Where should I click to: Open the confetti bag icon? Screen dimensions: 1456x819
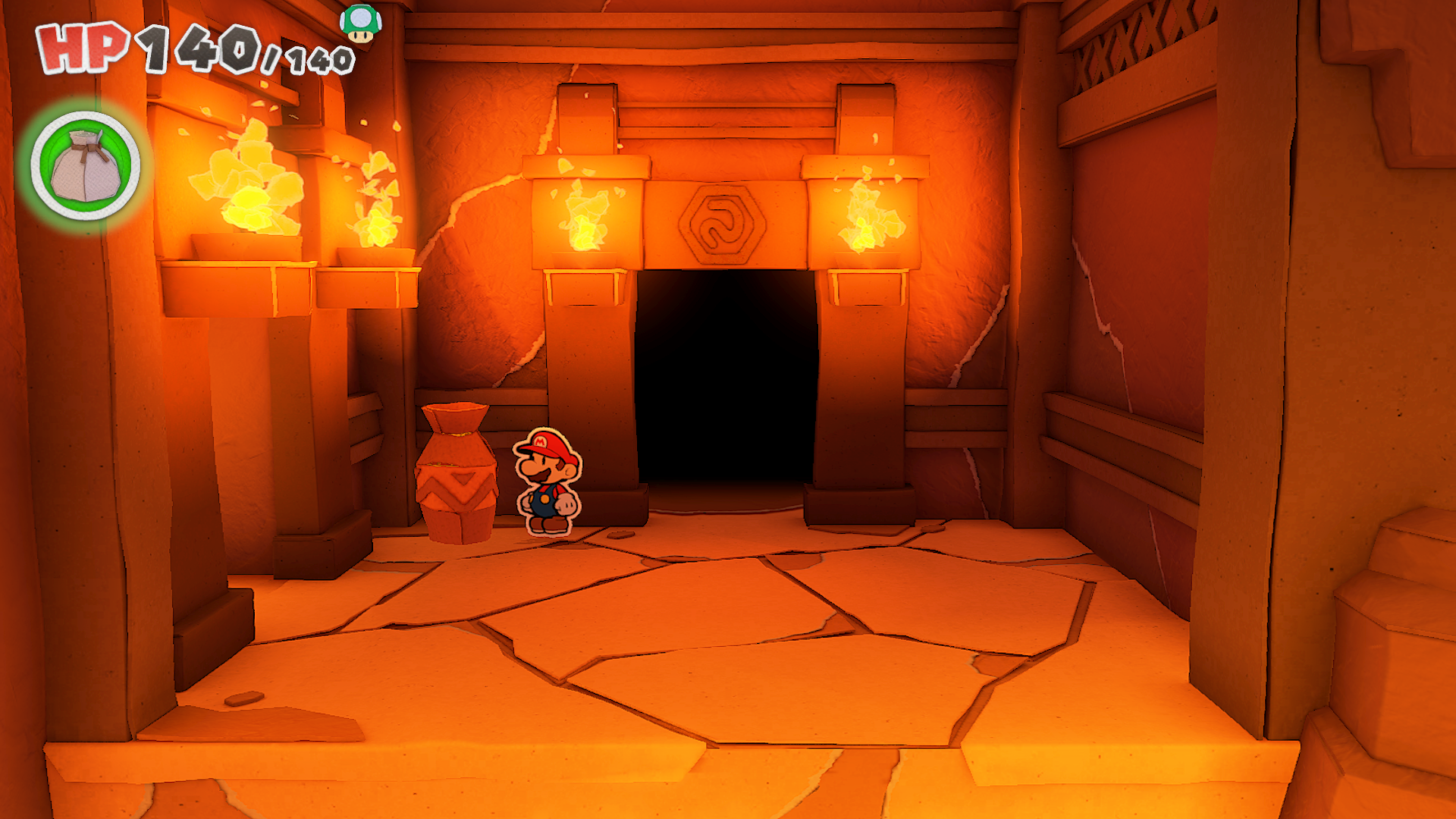point(86,166)
